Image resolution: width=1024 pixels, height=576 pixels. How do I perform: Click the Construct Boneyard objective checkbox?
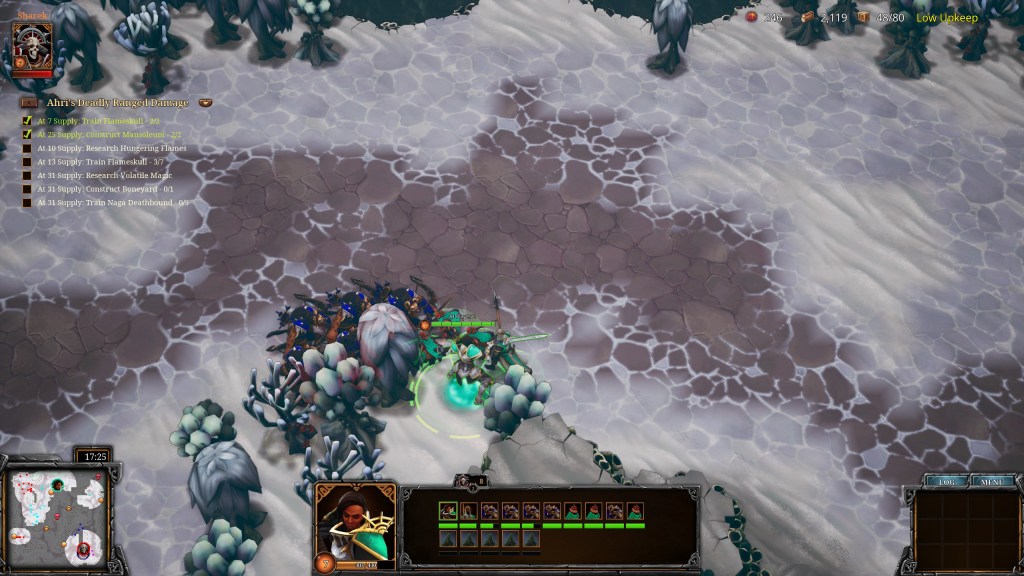tap(28, 189)
